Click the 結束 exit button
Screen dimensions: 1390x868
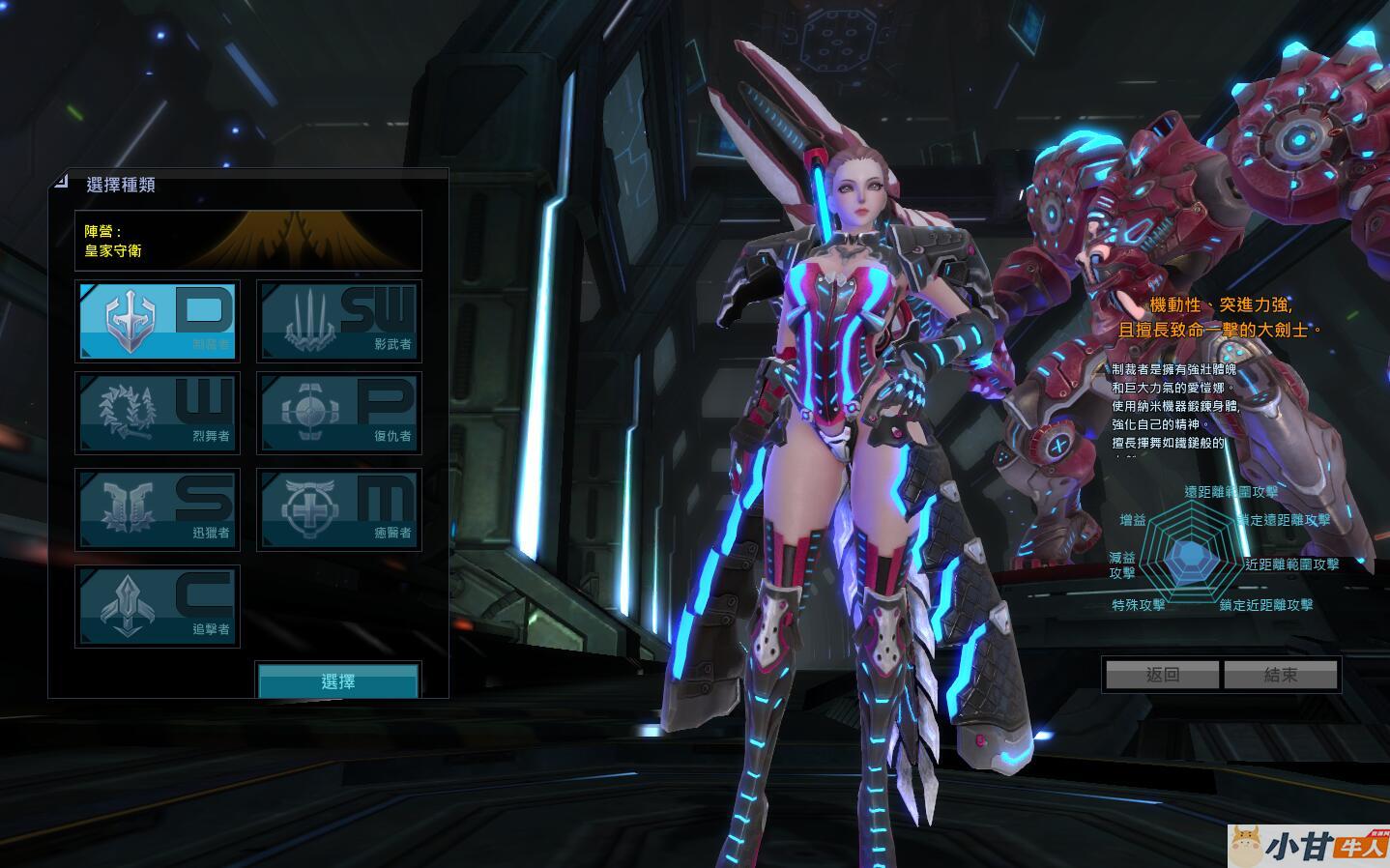(1281, 675)
